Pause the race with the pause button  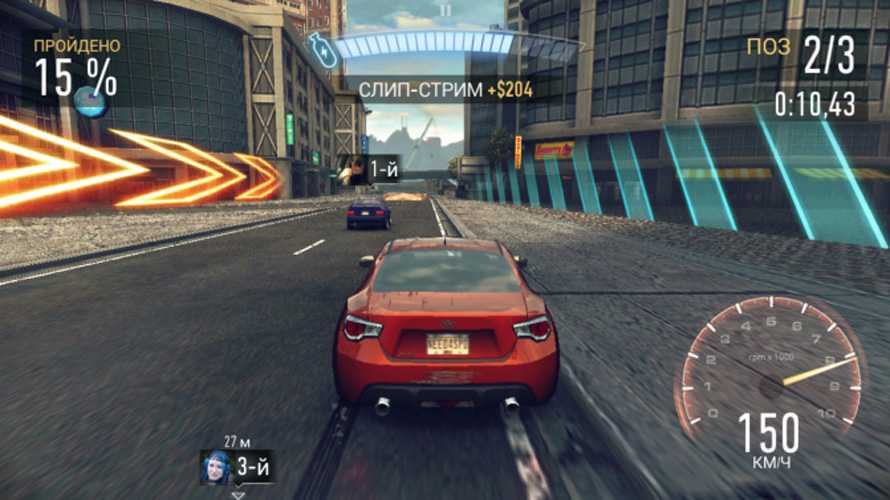(446, 11)
